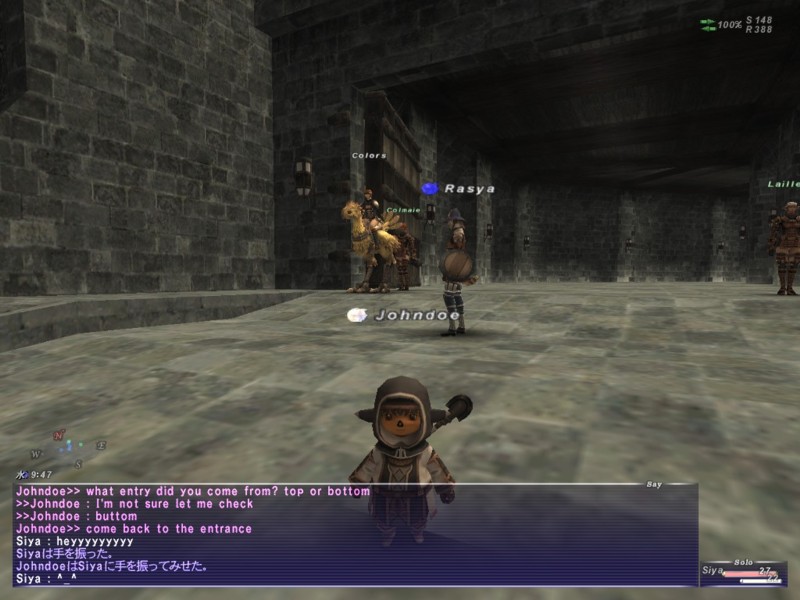Select Siya in the Solo party panel

click(713, 570)
